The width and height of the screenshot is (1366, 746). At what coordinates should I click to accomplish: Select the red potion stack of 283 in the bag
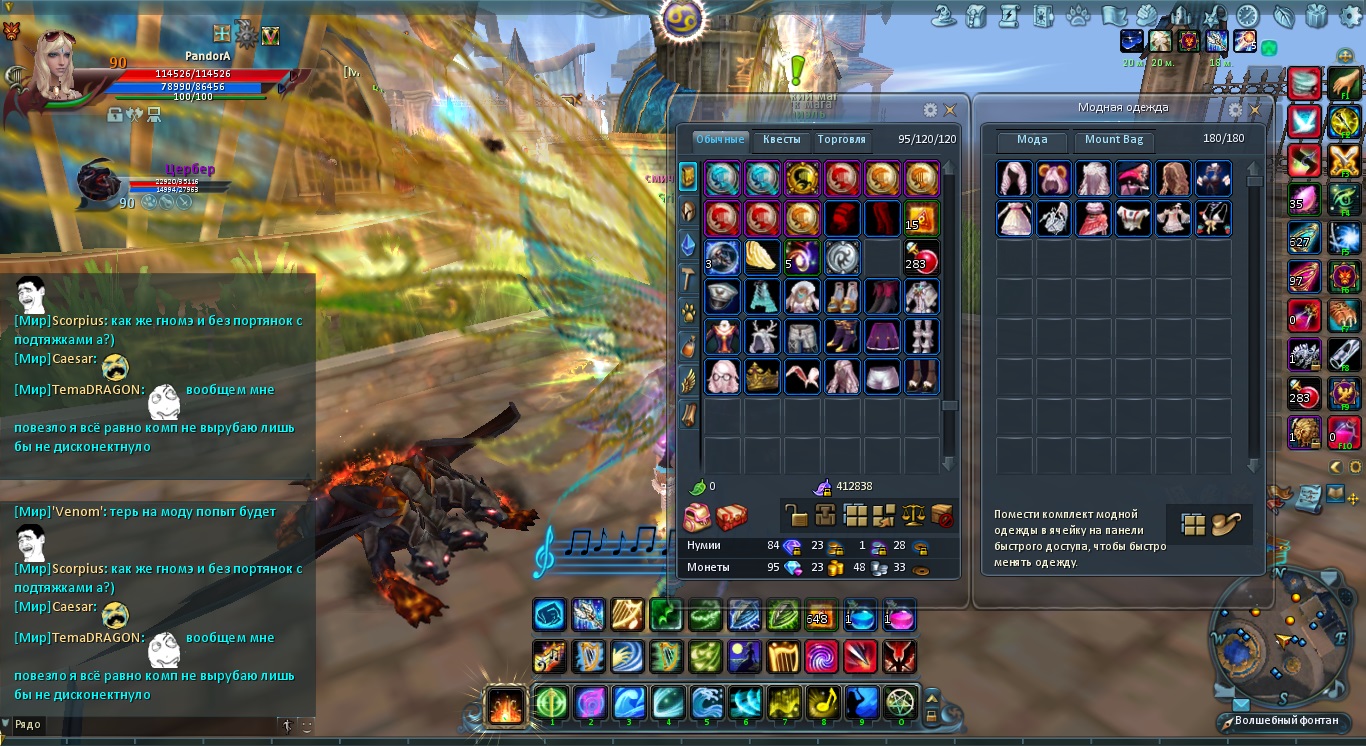[921, 257]
